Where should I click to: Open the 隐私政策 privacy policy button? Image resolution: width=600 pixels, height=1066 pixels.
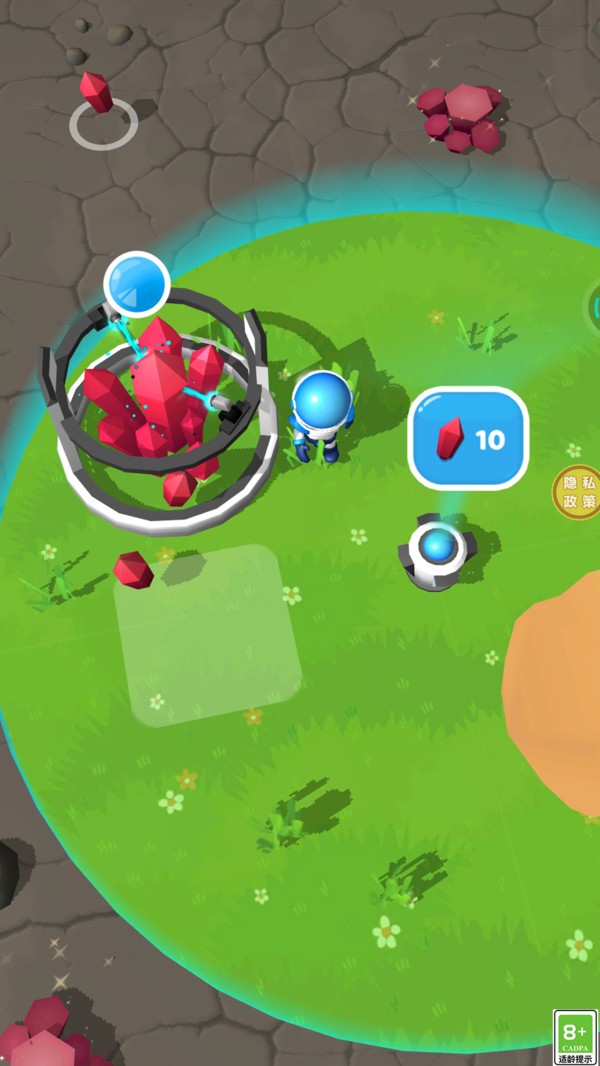pyautogui.click(x=577, y=492)
